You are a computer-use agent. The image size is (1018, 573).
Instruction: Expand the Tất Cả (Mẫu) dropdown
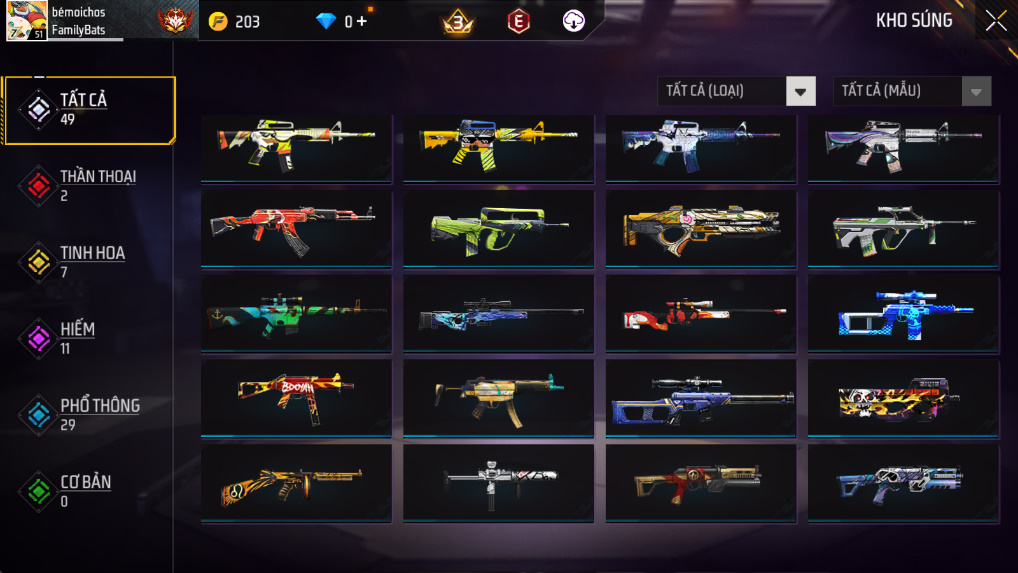point(912,91)
